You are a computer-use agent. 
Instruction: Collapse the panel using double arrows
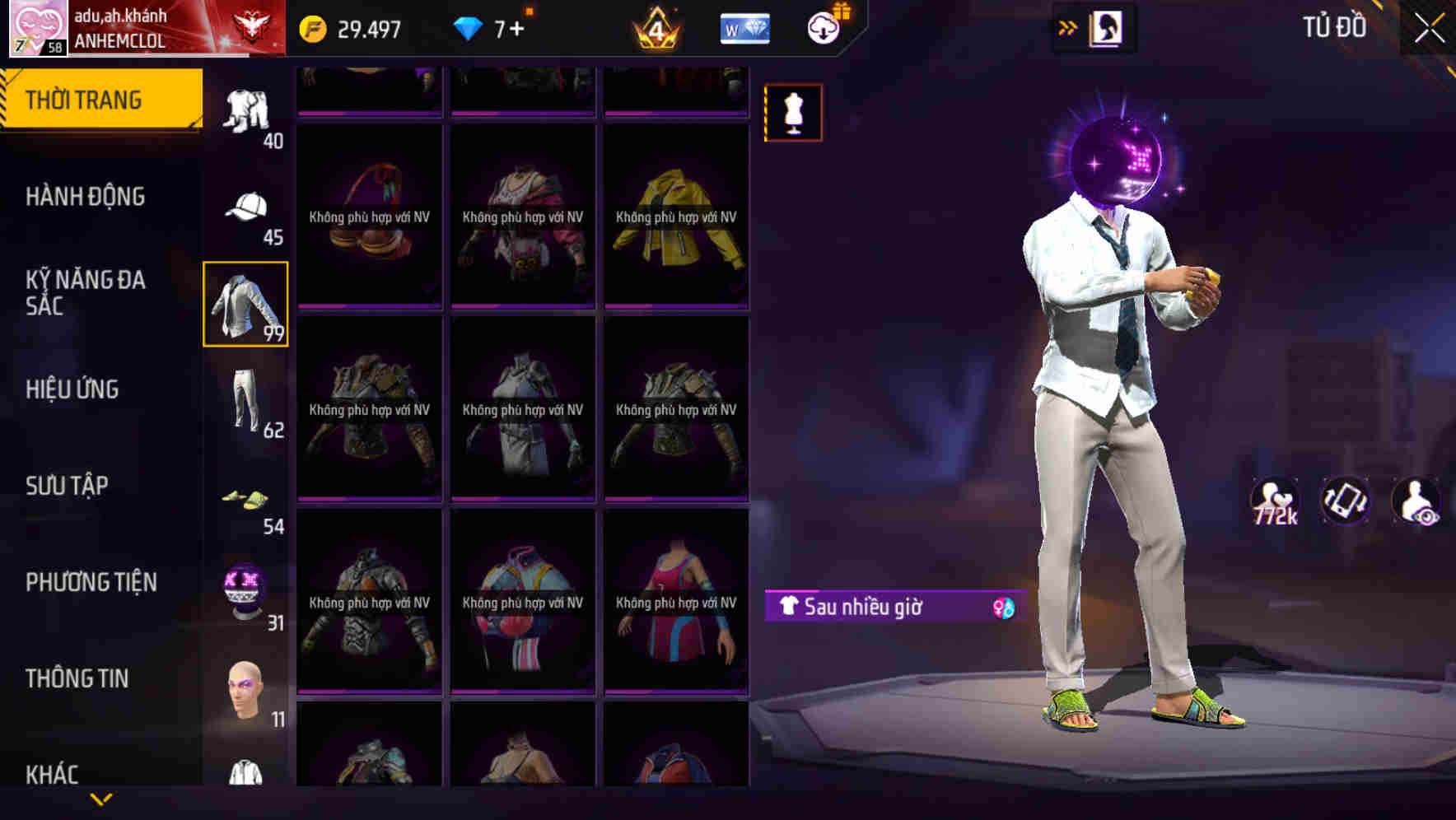pyautogui.click(x=1068, y=26)
